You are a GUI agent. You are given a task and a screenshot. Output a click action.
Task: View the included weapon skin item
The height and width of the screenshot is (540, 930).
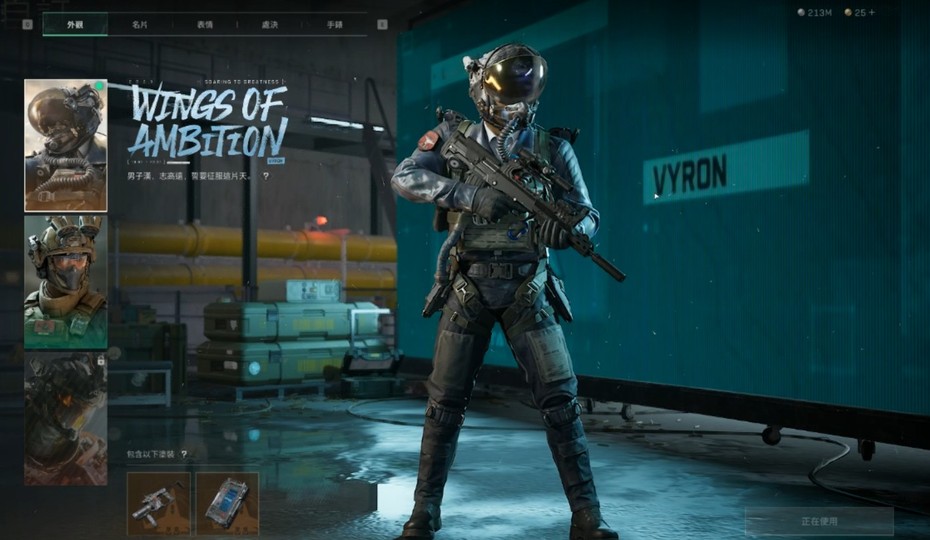pos(158,503)
